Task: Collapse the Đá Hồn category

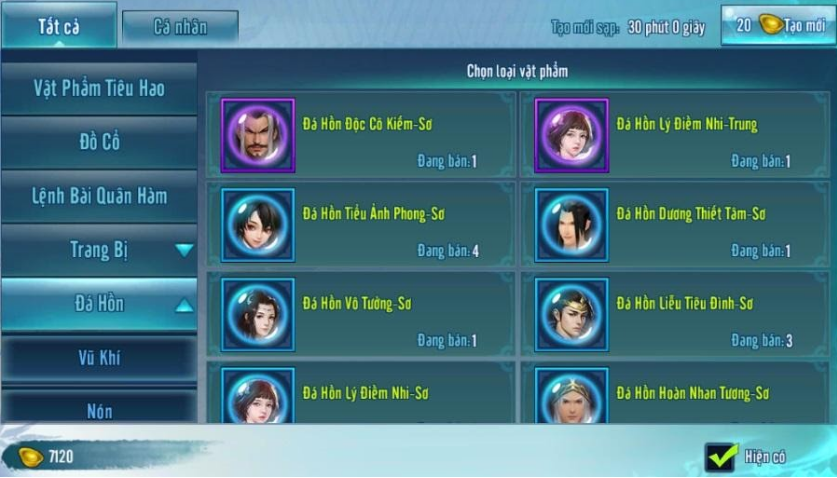Action: tap(98, 304)
